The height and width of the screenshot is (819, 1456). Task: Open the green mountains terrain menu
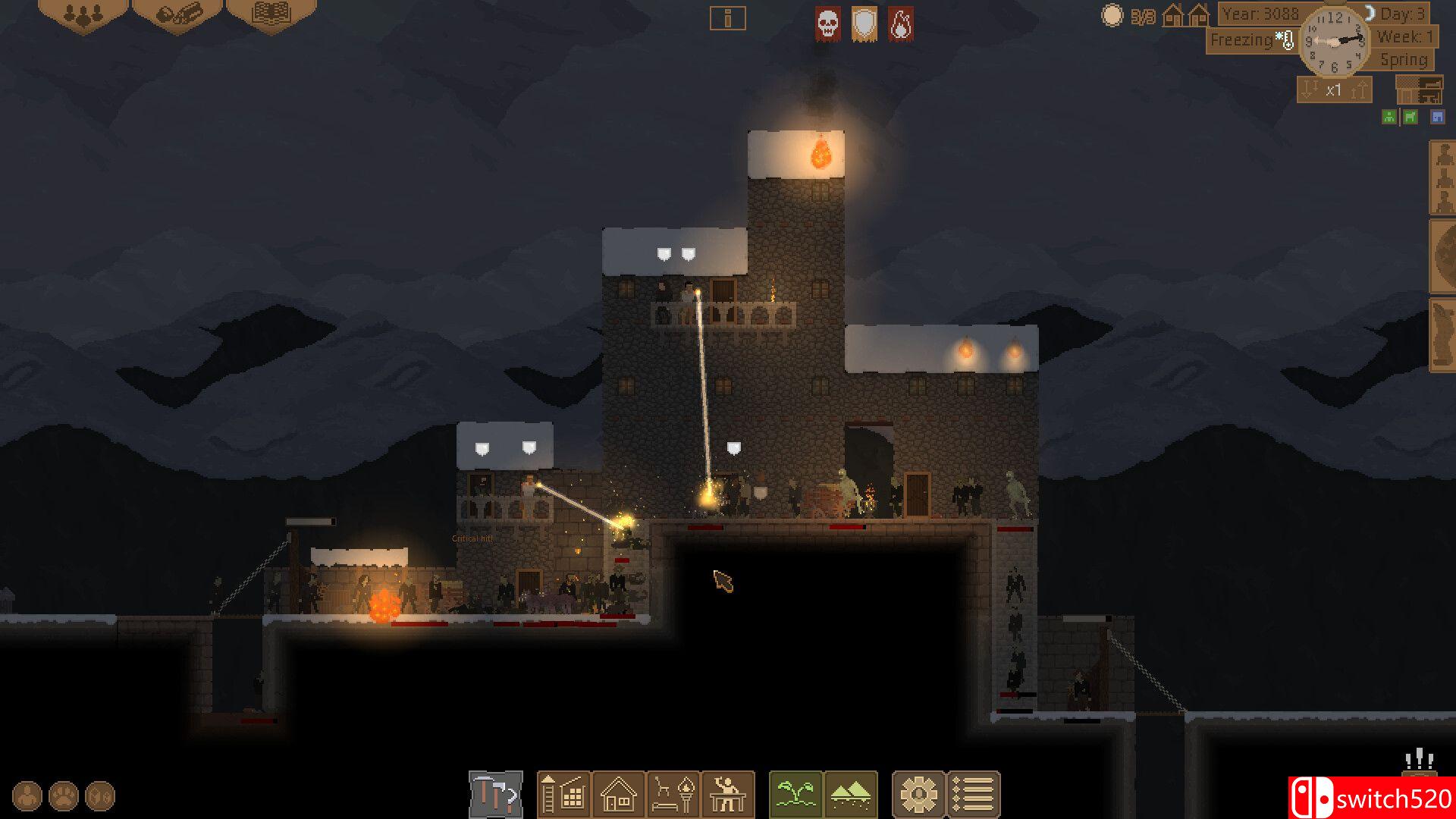(x=850, y=795)
